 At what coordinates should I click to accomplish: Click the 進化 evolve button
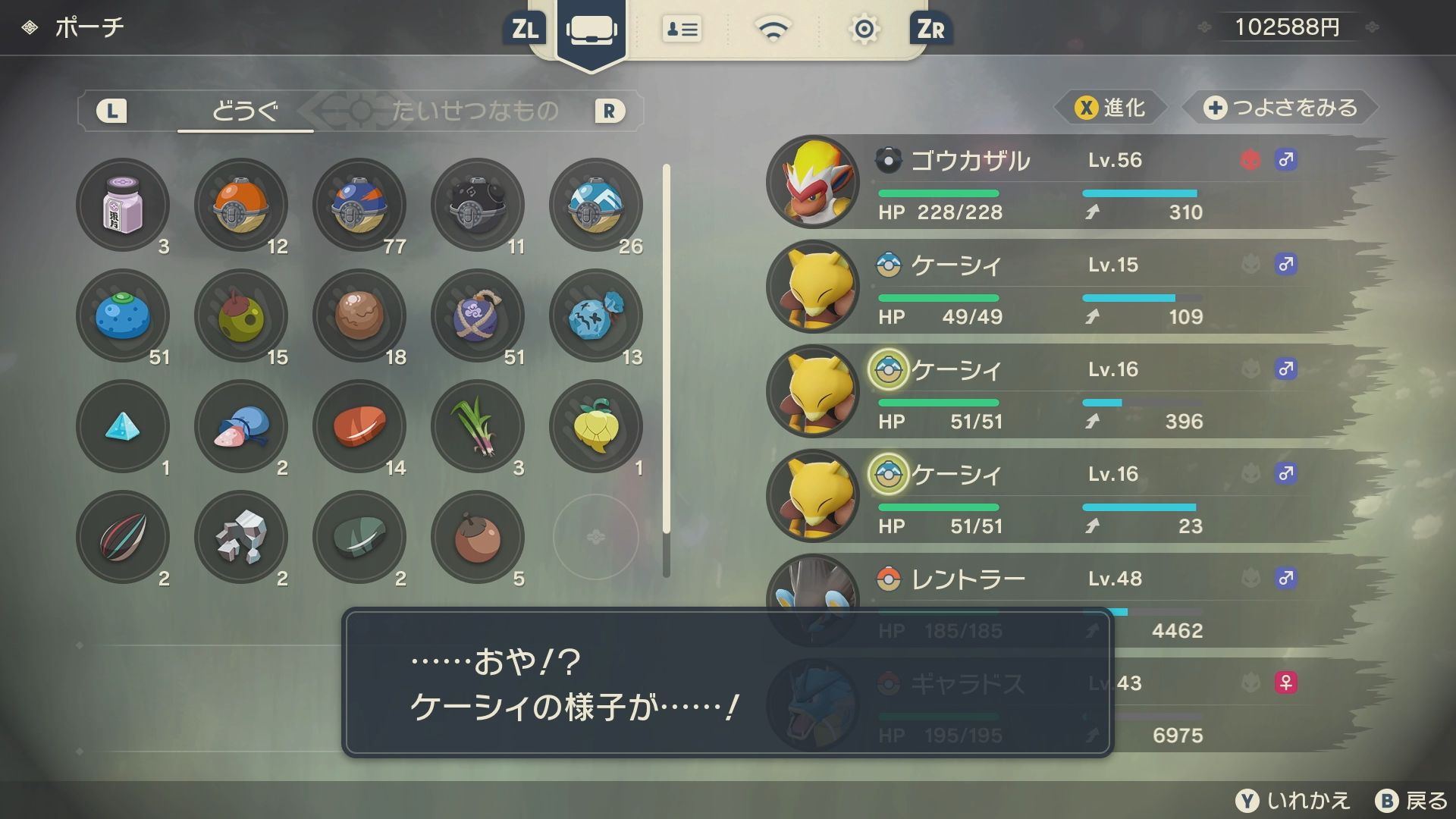(x=1110, y=108)
